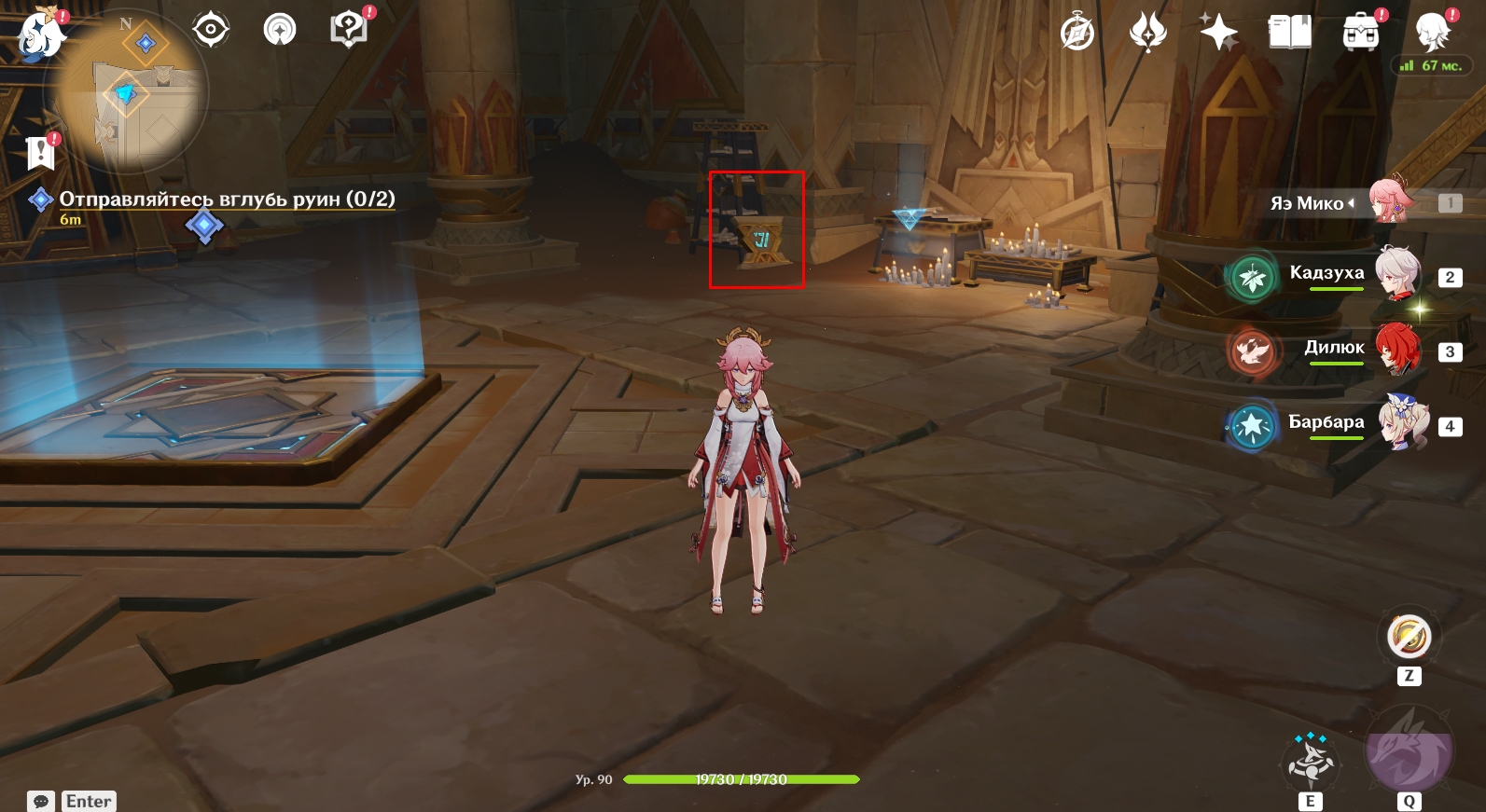Open the chat box speech bubble
The width and height of the screenshot is (1486, 812).
click(x=41, y=802)
